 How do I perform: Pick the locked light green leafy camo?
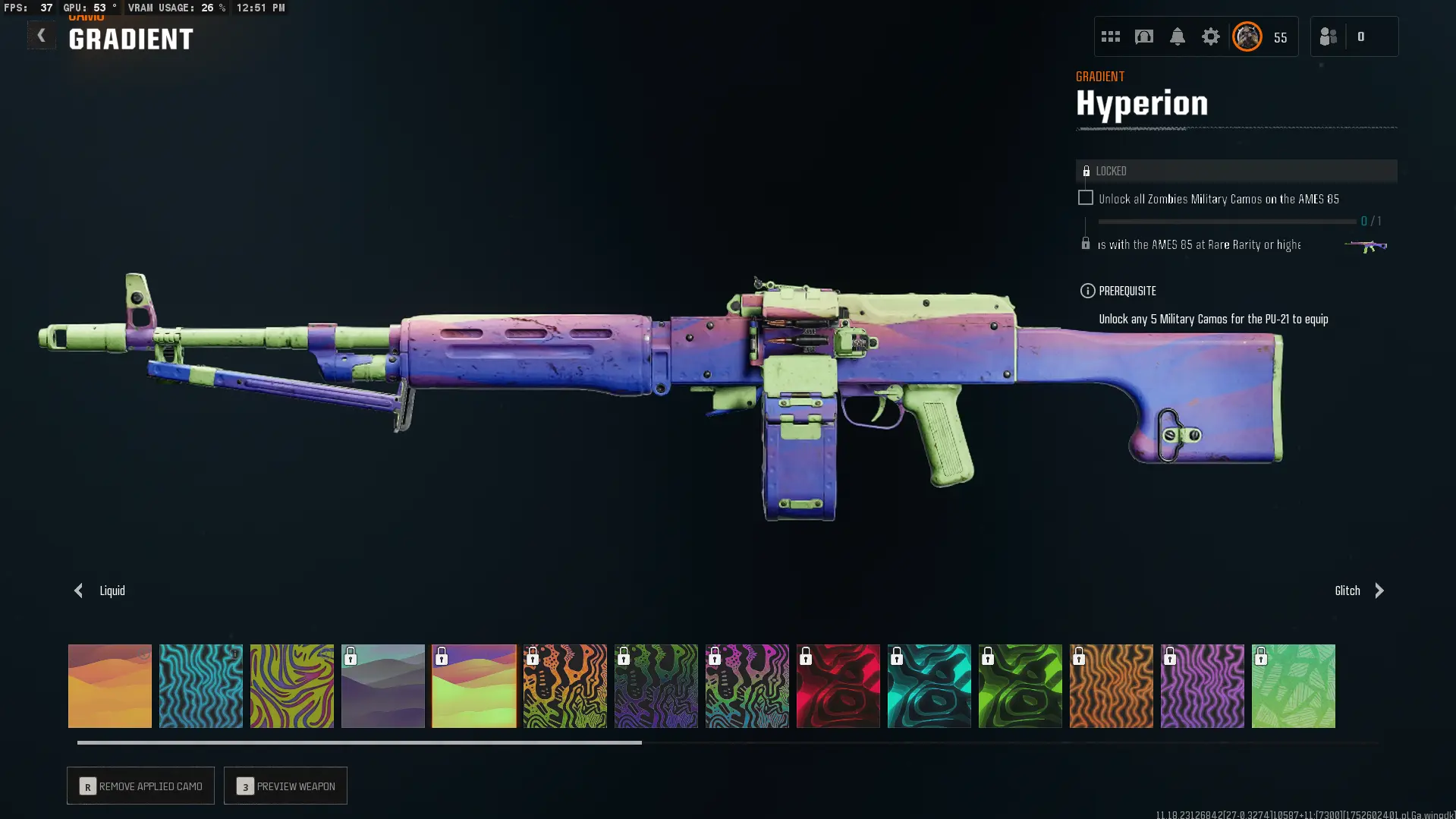(1294, 686)
